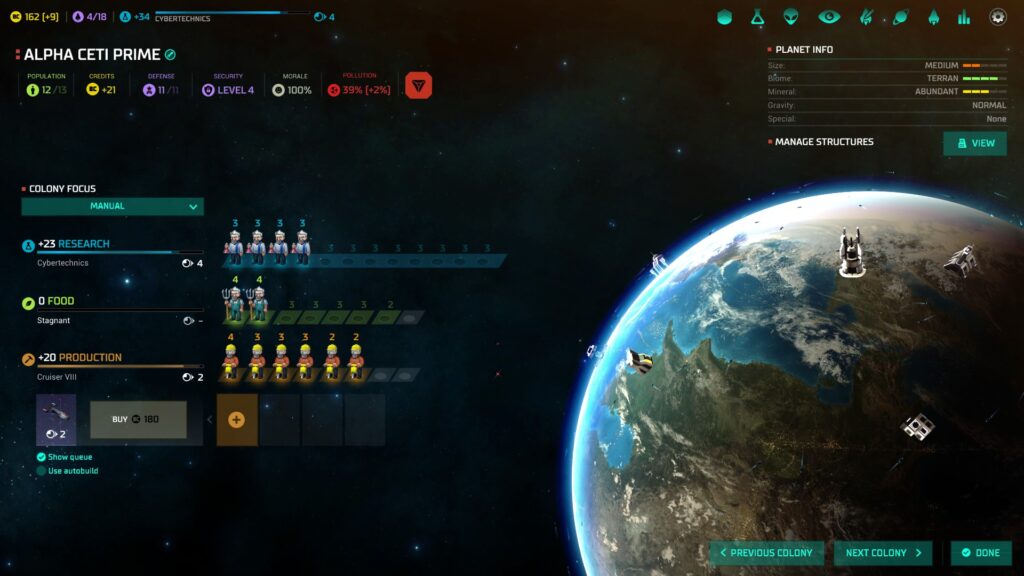The image size is (1024, 576).
Task: Click the red triangle button beside Pollution
Action: click(x=419, y=86)
